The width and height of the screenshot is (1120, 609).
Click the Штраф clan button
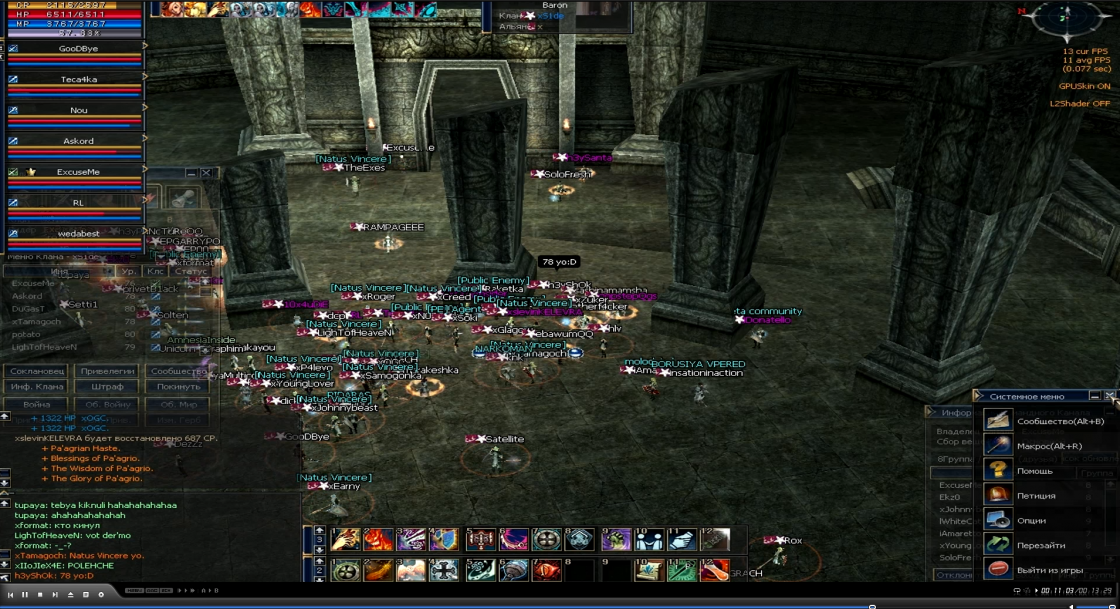click(x=107, y=387)
